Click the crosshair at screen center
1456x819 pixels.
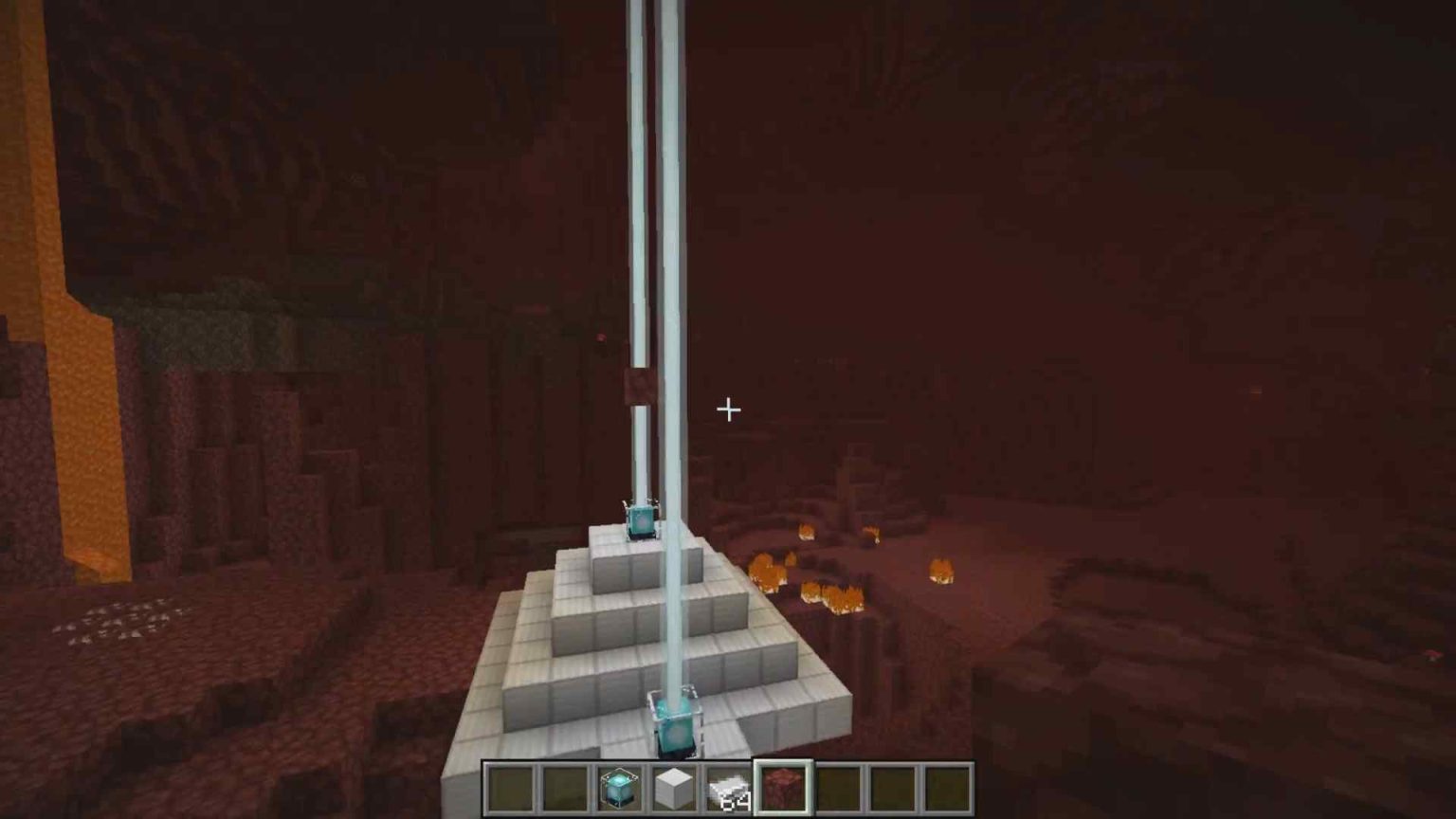coord(728,409)
